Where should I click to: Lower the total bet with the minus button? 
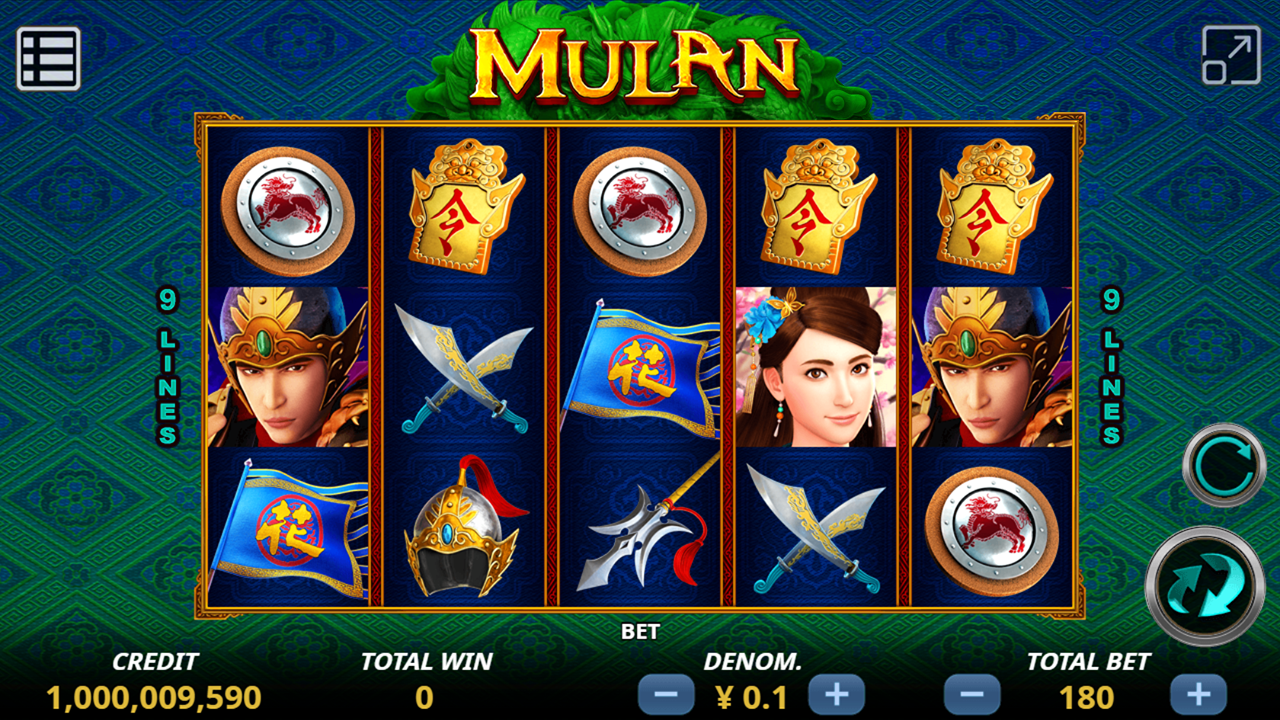click(x=972, y=695)
